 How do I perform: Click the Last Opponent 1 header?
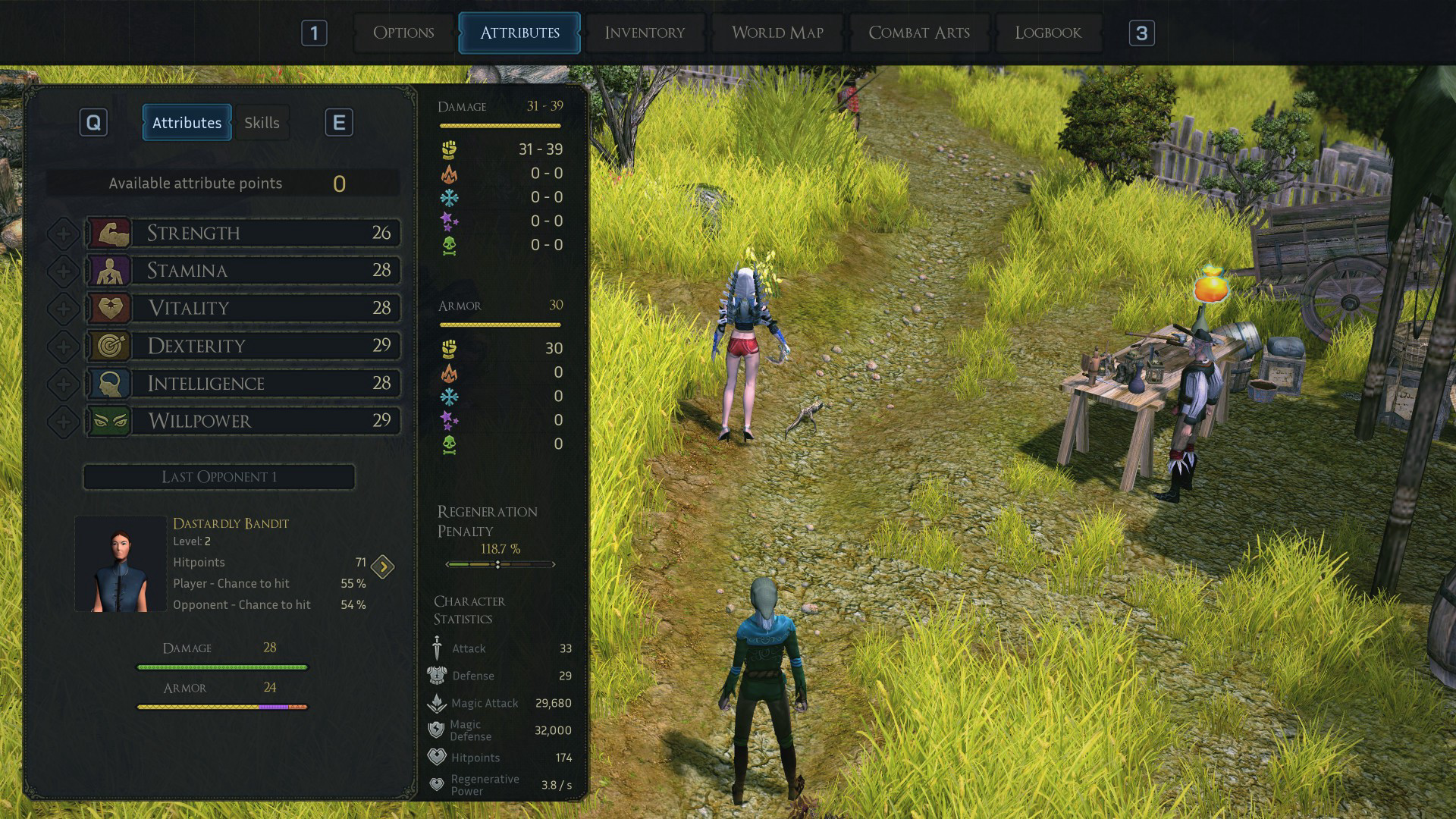click(218, 477)
